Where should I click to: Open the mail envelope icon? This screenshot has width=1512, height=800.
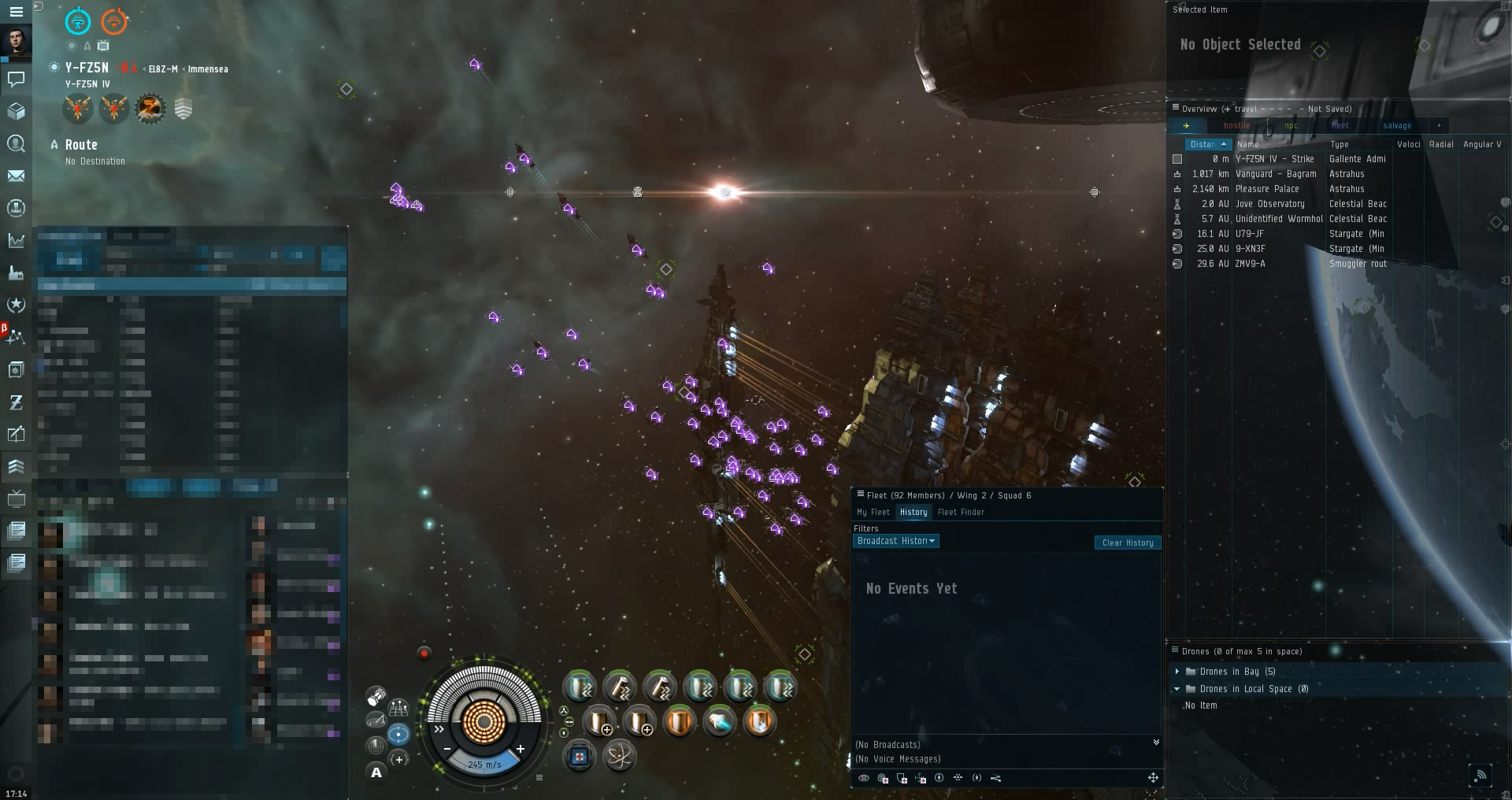16,176
